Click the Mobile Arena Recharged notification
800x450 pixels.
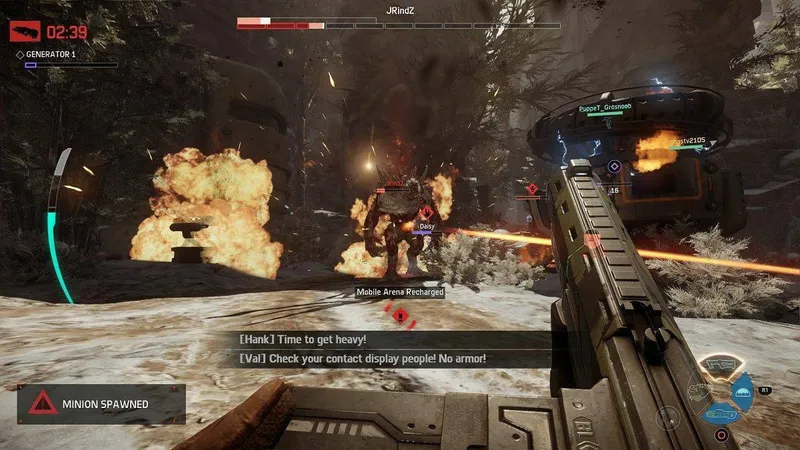(x=400, y=291)
